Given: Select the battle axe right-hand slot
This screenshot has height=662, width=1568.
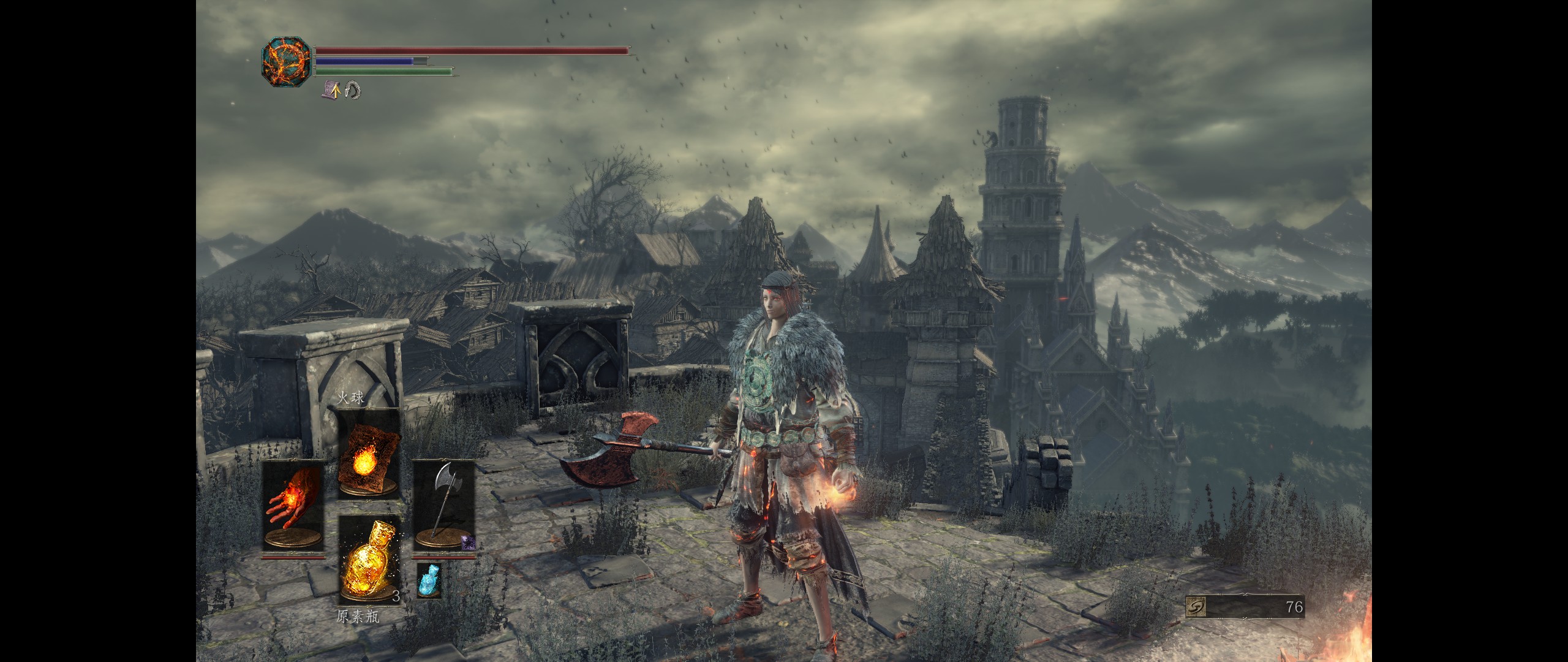Looking at the screenshot, I should coord(444,504).
